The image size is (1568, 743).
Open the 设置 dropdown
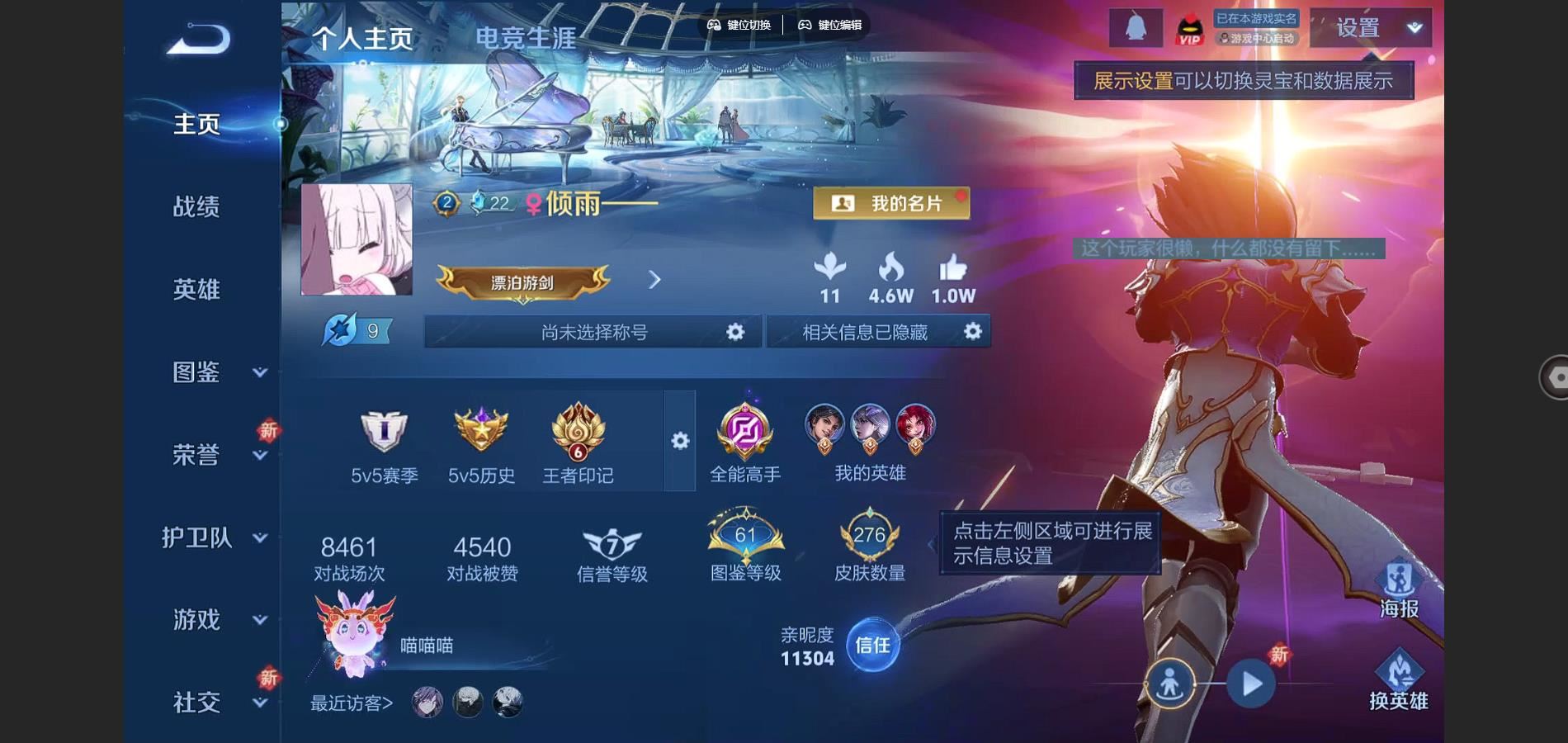pos(1371,28)
